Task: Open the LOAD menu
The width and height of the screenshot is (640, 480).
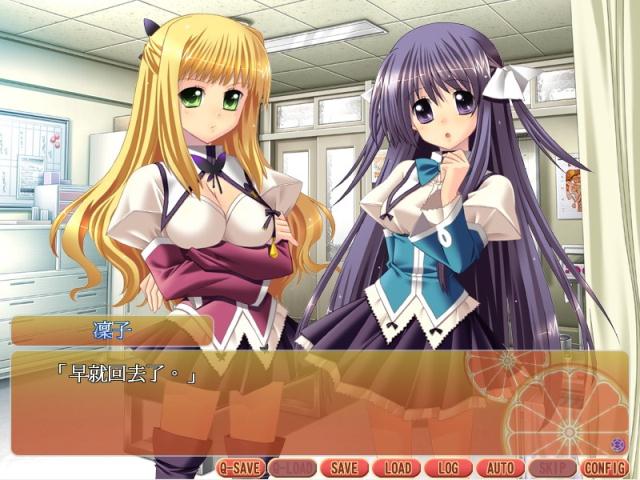Action: 396,467
